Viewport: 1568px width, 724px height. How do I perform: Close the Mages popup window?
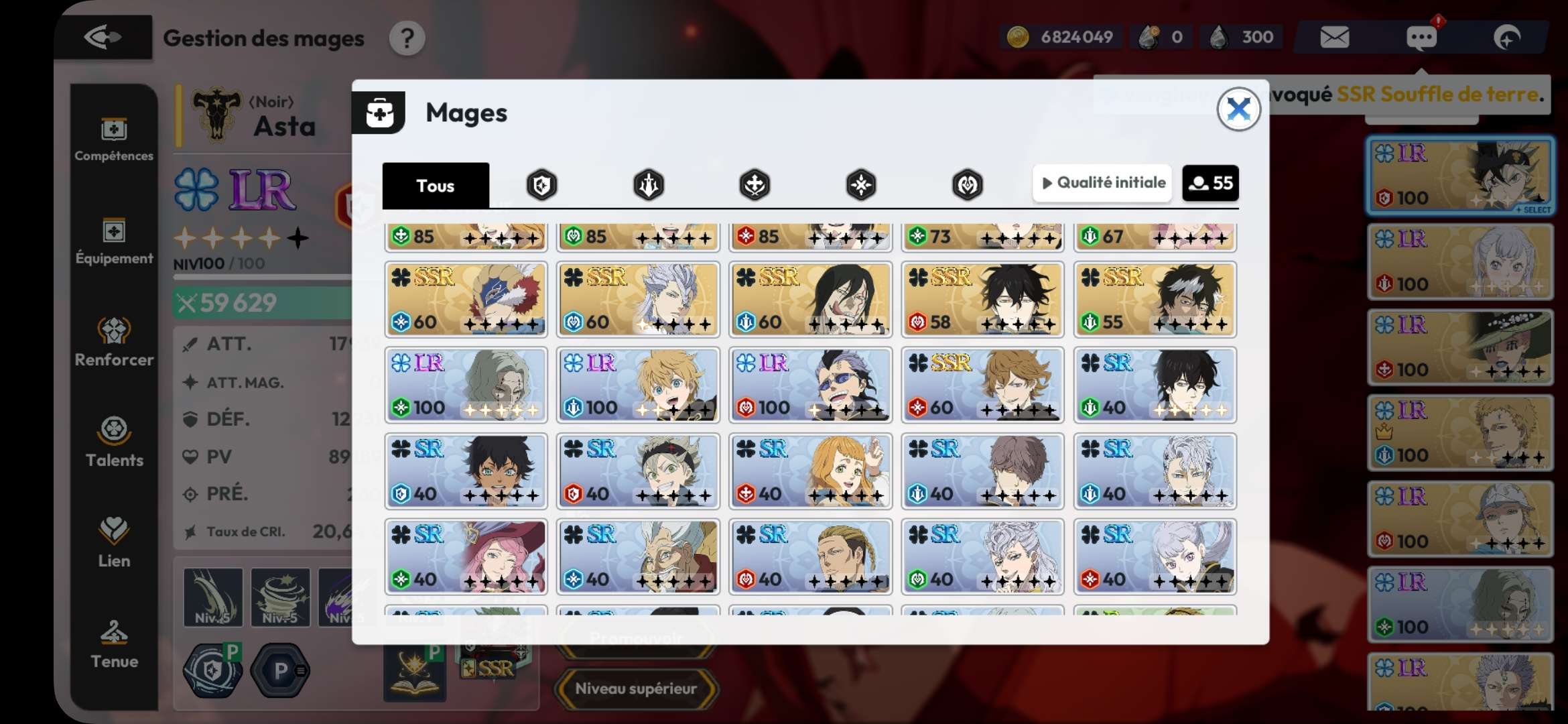pos(1238,109)
